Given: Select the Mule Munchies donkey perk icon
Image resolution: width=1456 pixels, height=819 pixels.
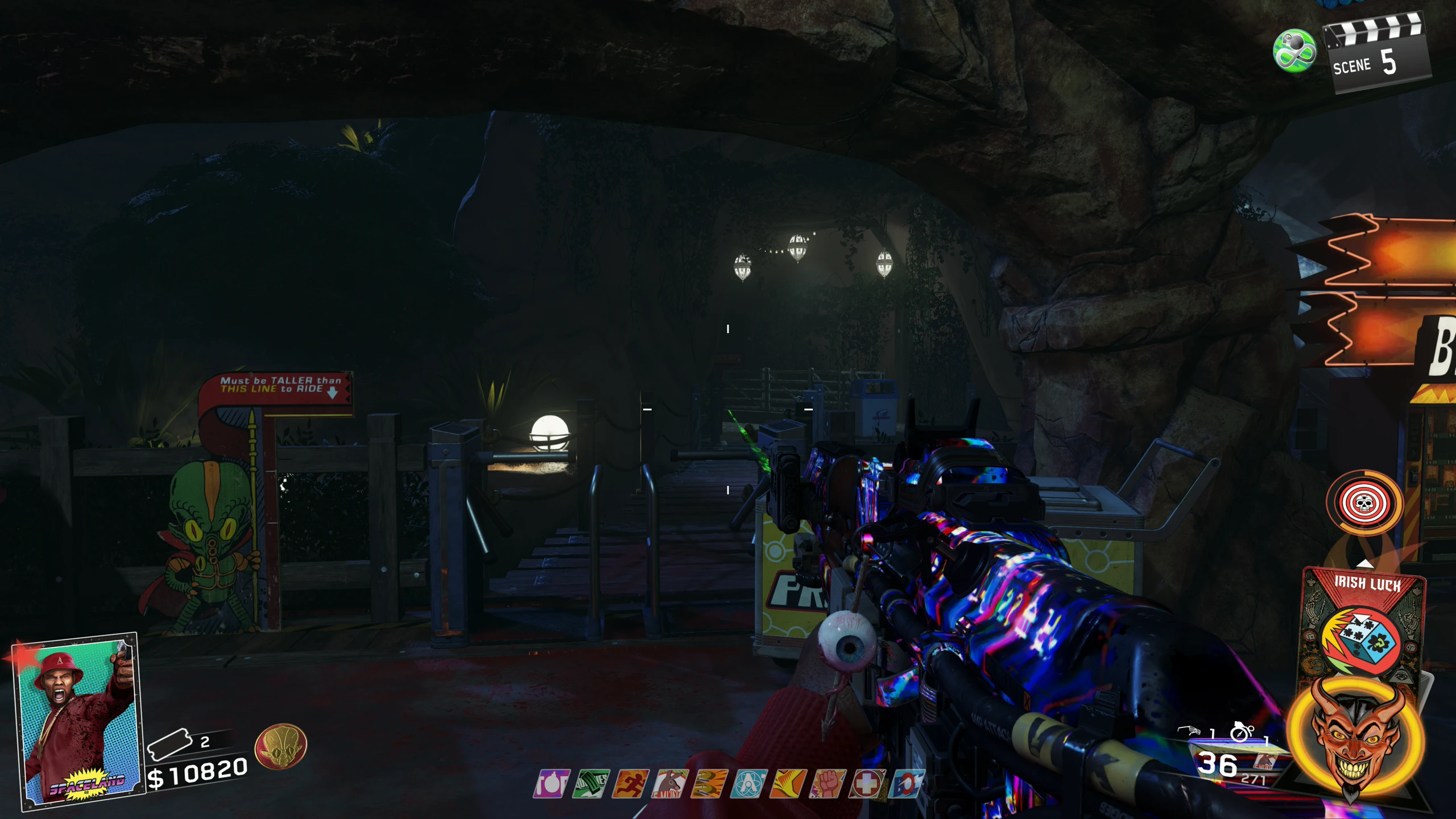Looking at the screenshot, I should (x=670, y=784).
